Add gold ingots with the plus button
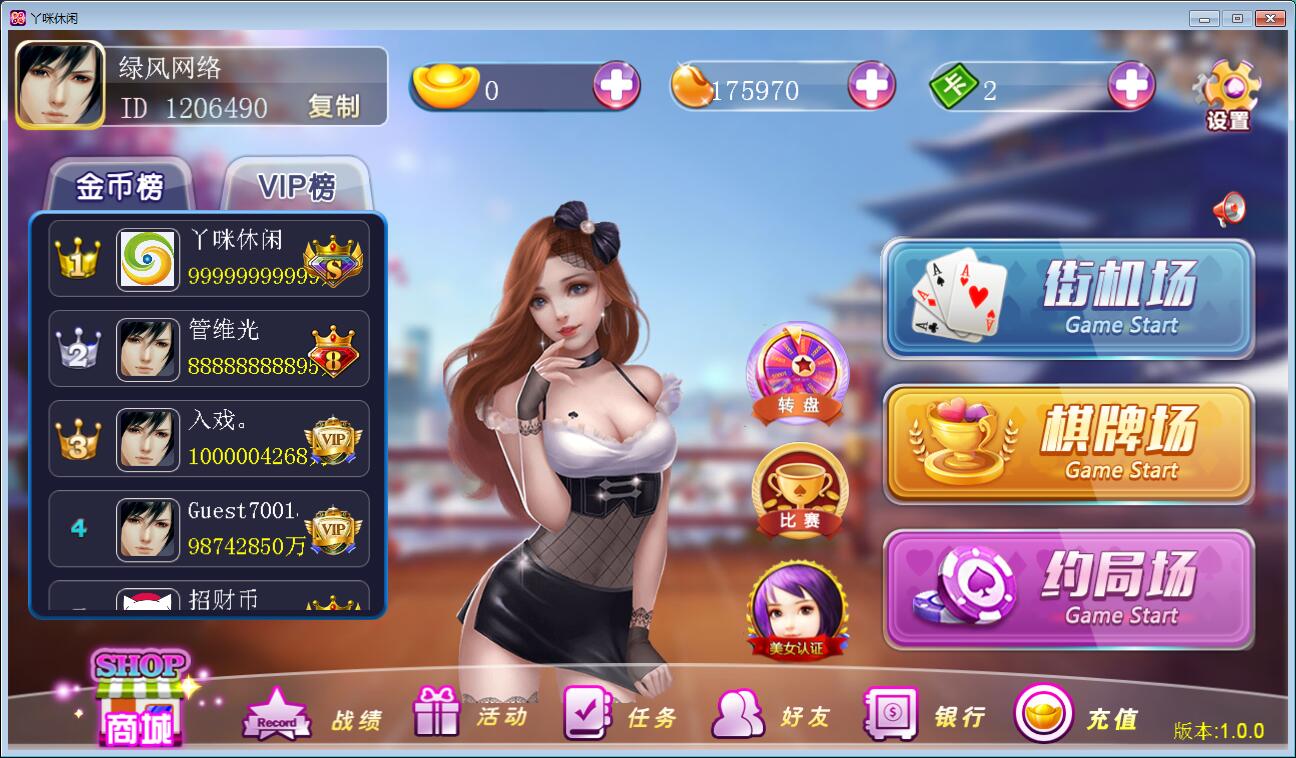The width and height of the screenshot is (1296, 758). [616, 87]
